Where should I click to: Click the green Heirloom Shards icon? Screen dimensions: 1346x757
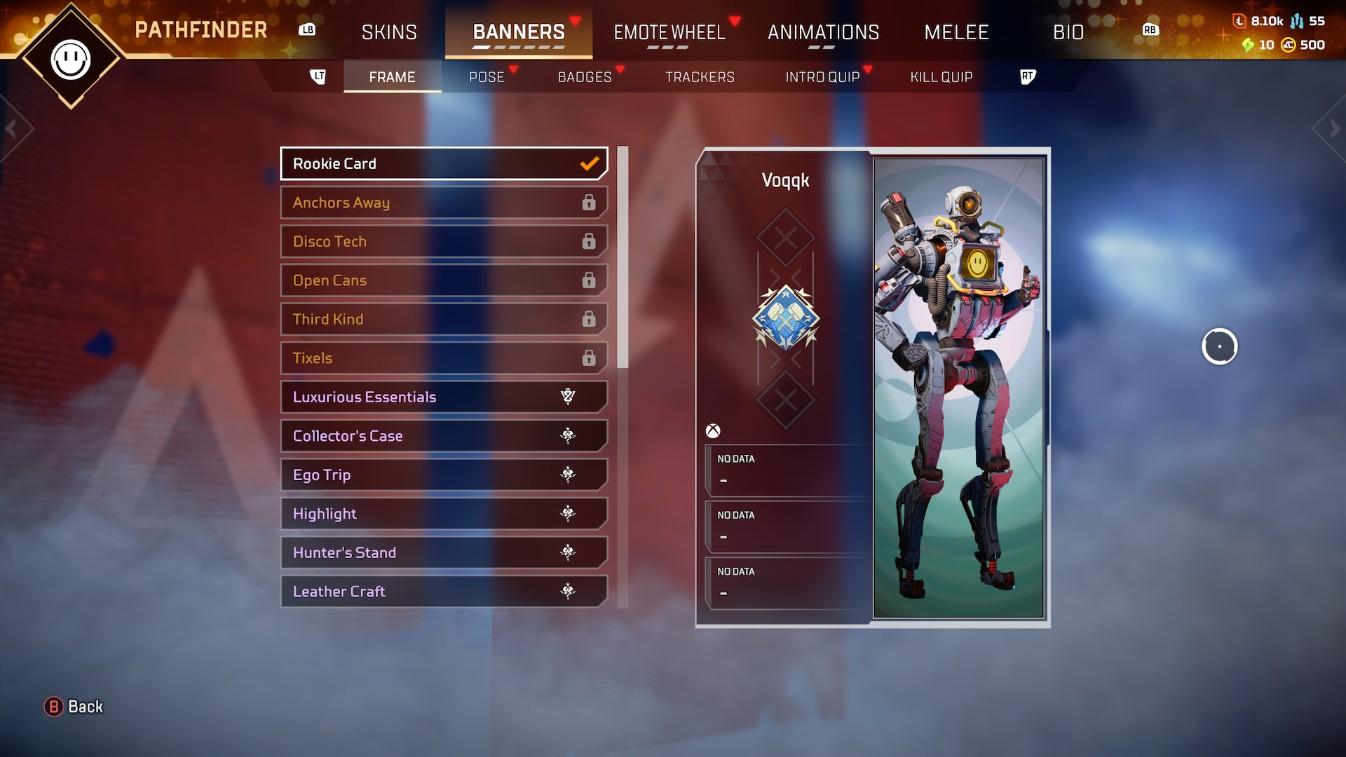[1246, 44]
